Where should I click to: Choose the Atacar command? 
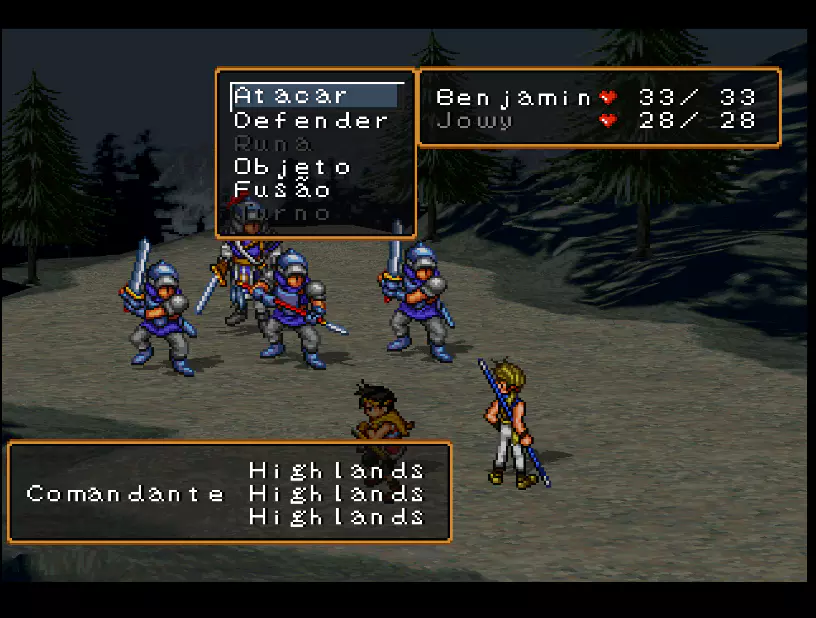(x=291, y=96)
